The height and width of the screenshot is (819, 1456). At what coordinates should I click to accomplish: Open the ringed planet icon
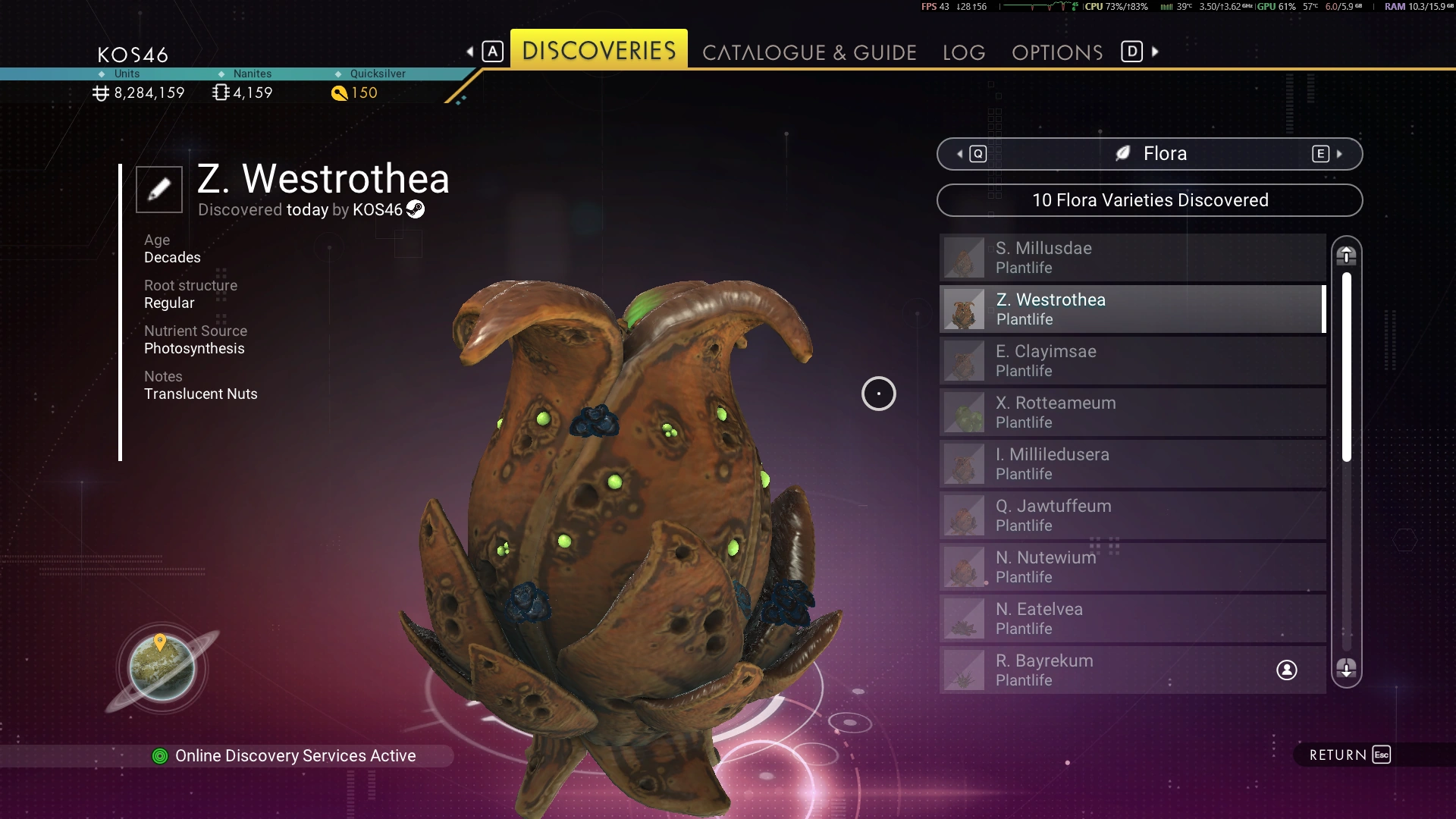162,668
